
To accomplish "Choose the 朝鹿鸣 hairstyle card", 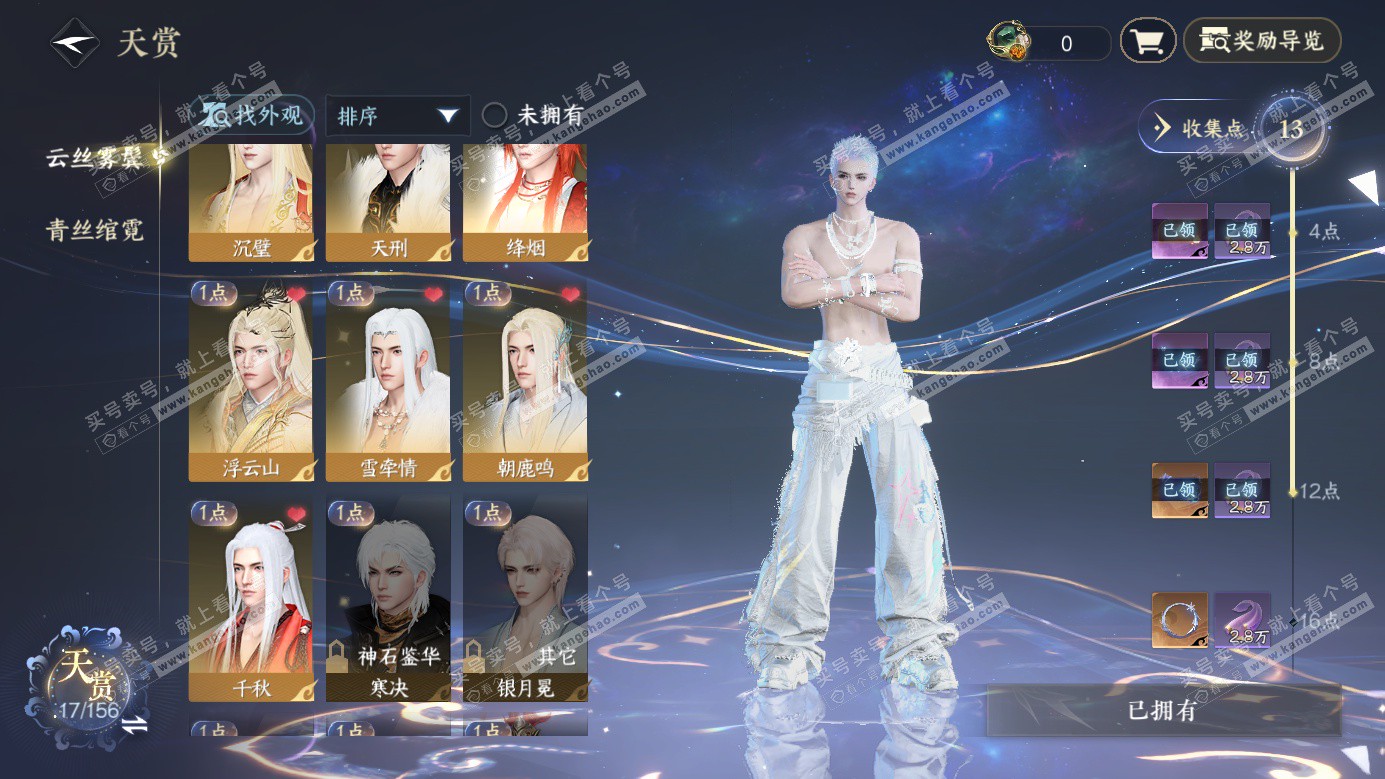I will click(525, 380).
